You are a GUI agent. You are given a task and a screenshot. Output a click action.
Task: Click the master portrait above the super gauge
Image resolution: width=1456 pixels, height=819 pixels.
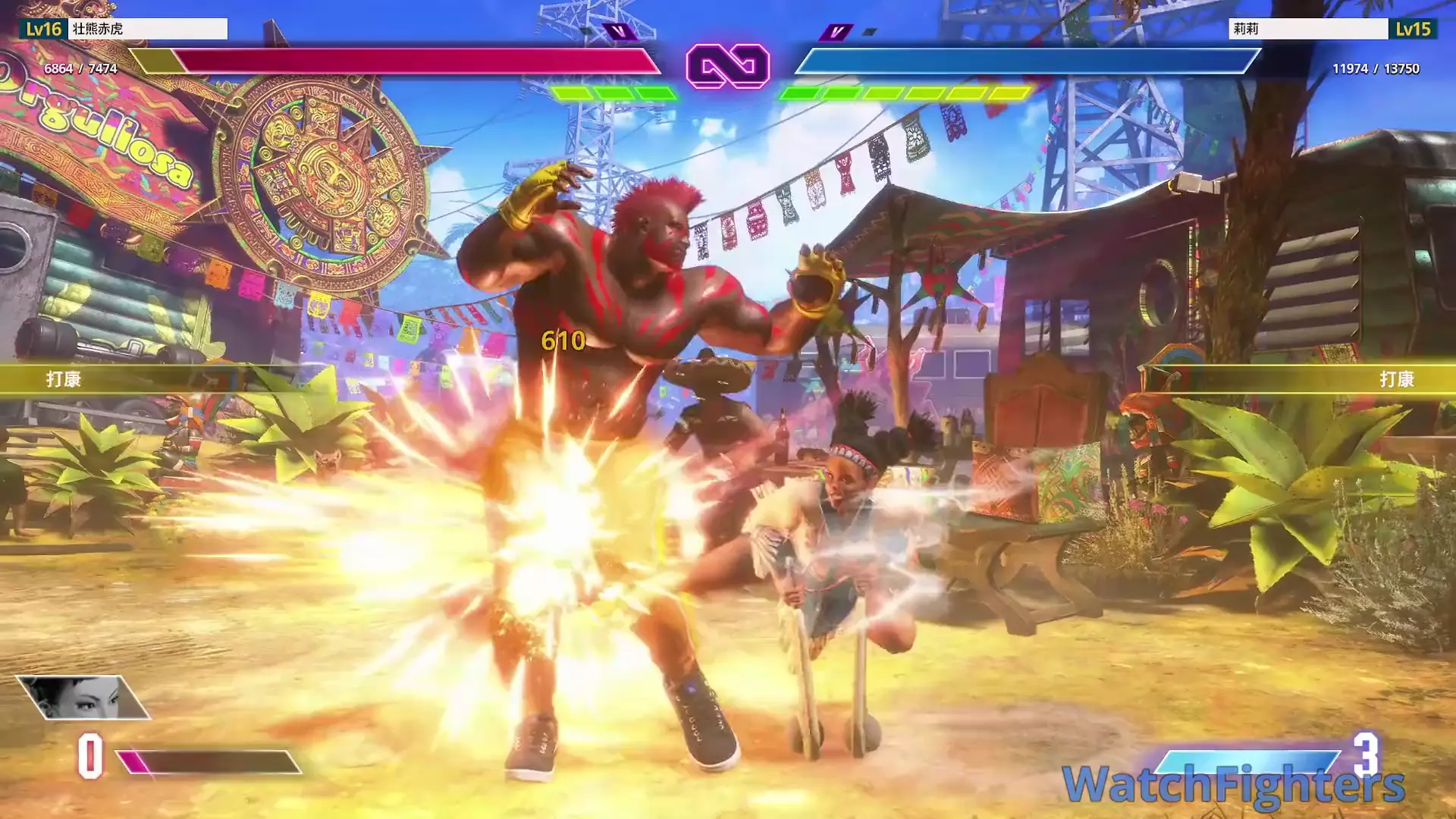pos(83,697)
